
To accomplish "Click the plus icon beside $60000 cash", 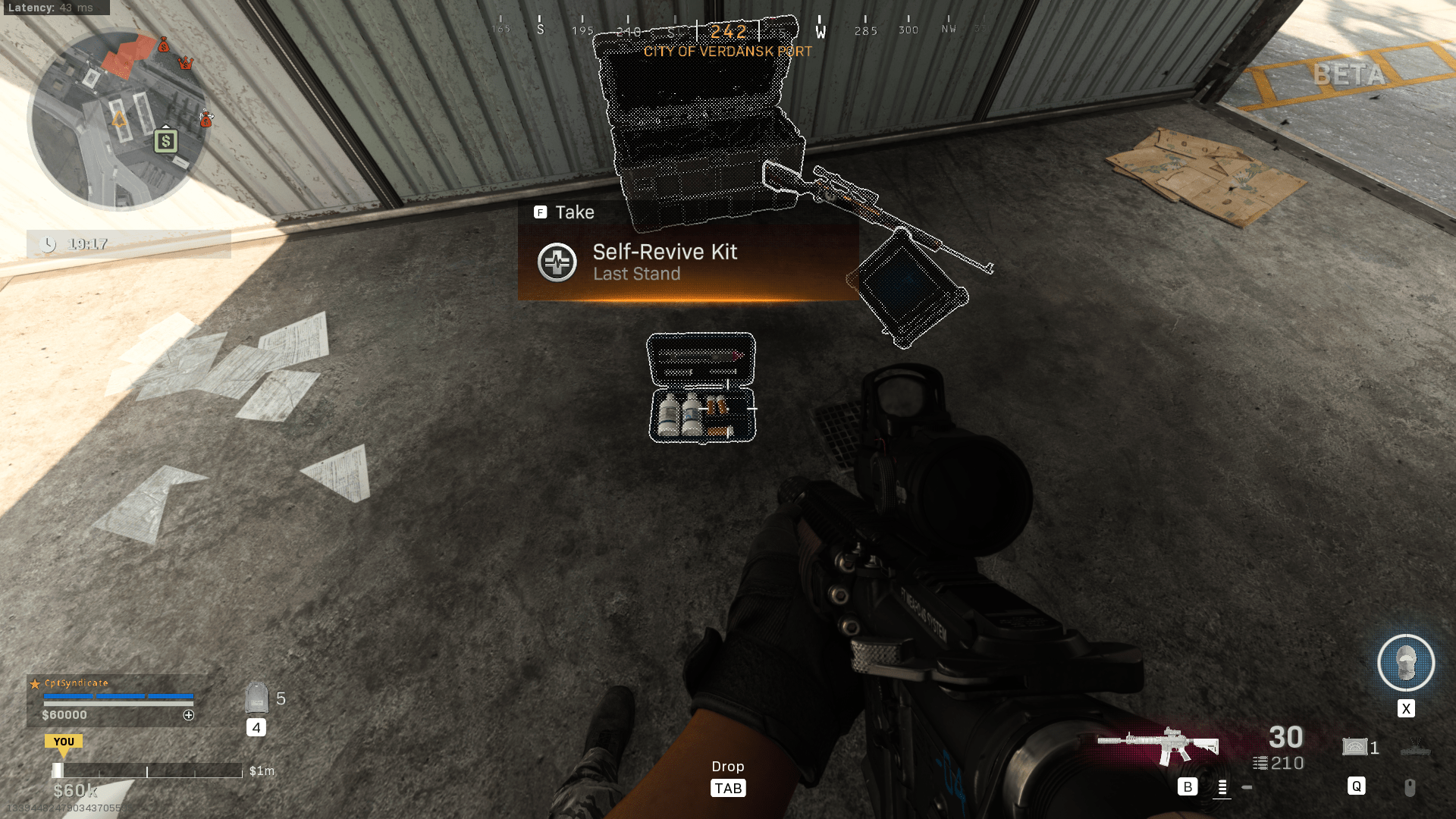I will click(x=189, y=715).
